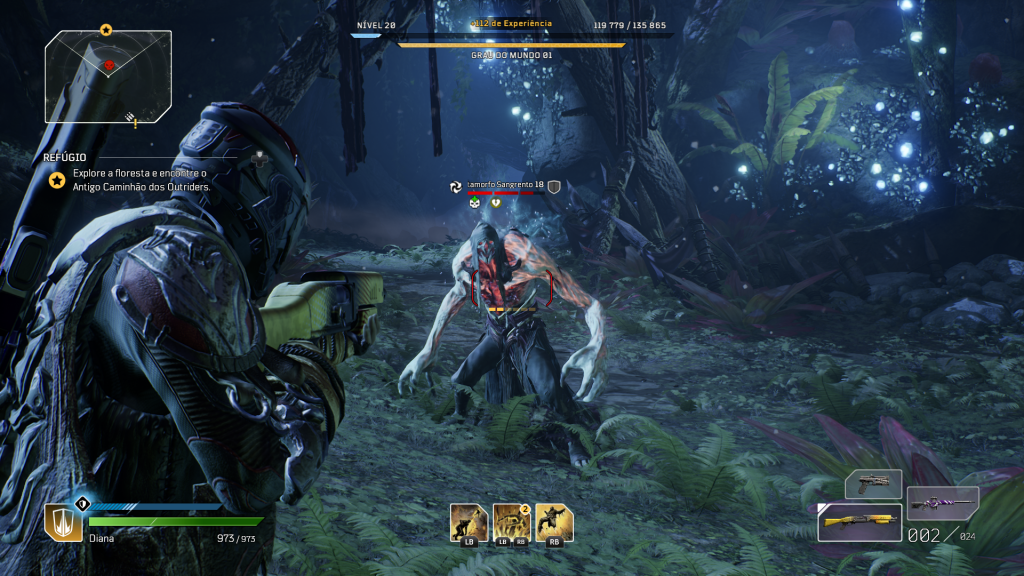Activate the crouching figure explosion skill
The image size is (1024, 576).
click(468, 521)
